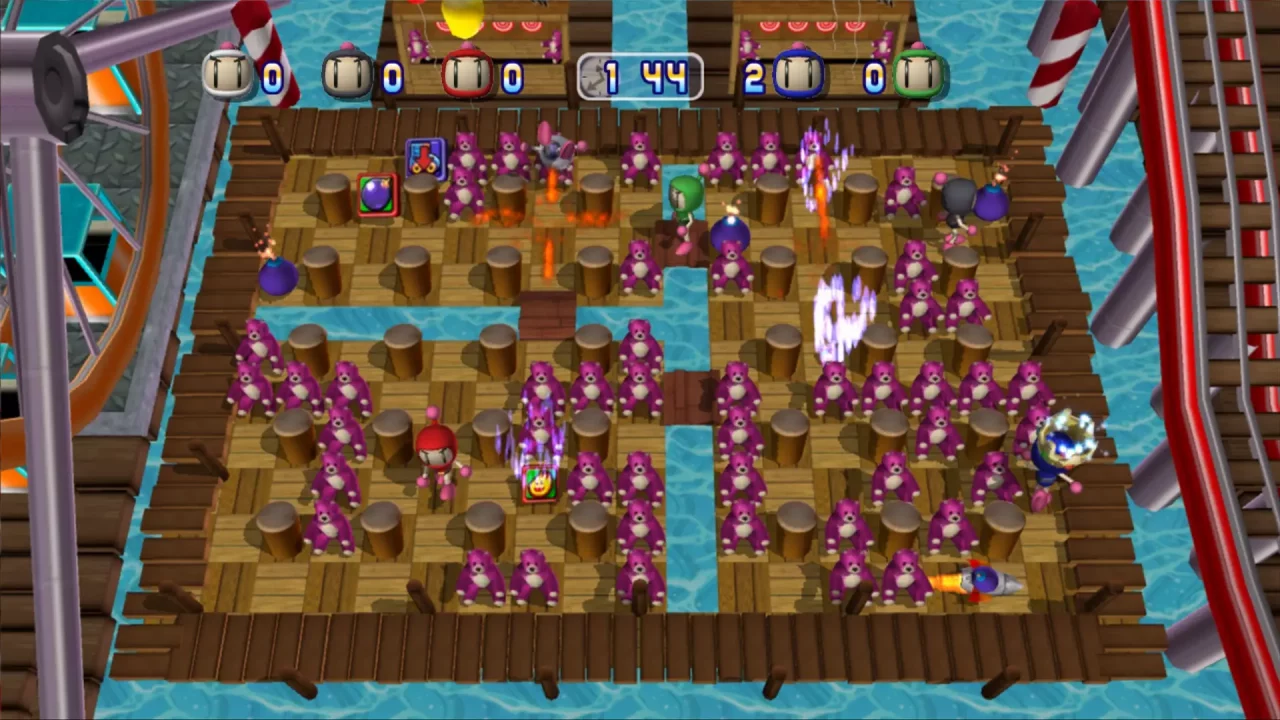Pick up the bomb power-up in red frame
This screenshot has height=720, width=1280.
click(x=376, y=196)
